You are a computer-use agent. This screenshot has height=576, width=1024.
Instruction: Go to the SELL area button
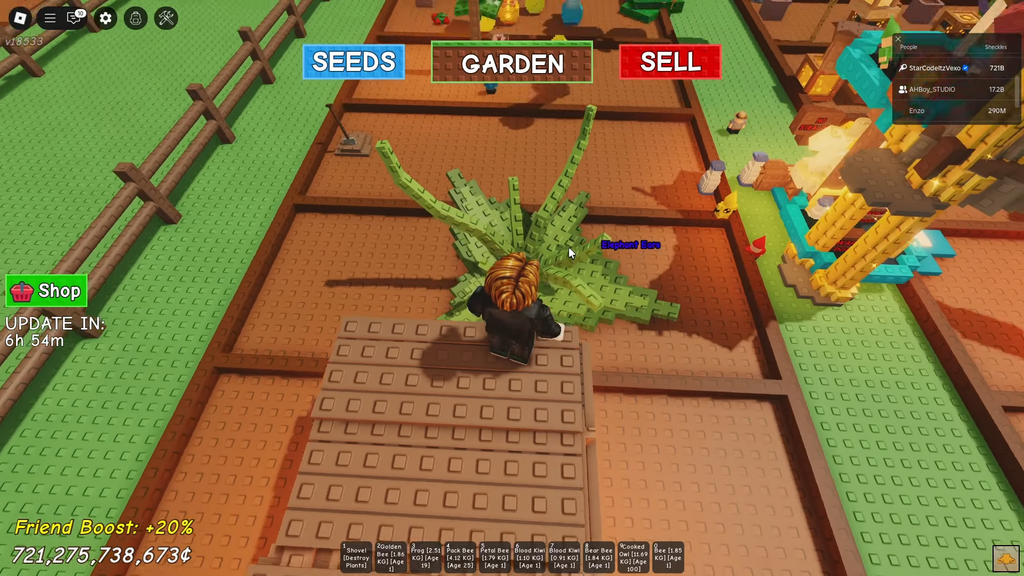click(670, 62)
